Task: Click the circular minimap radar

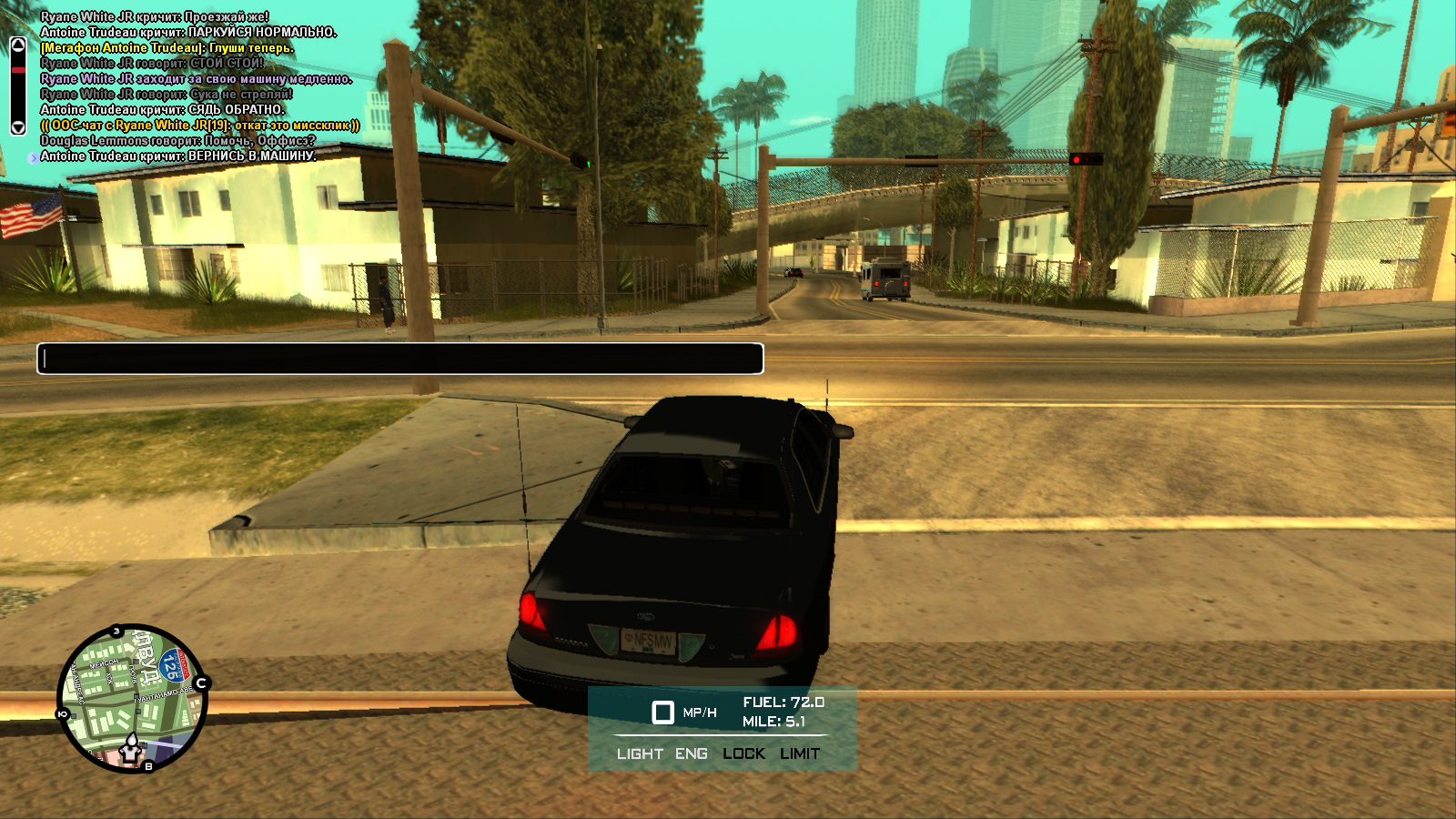Action: [132, 698]
